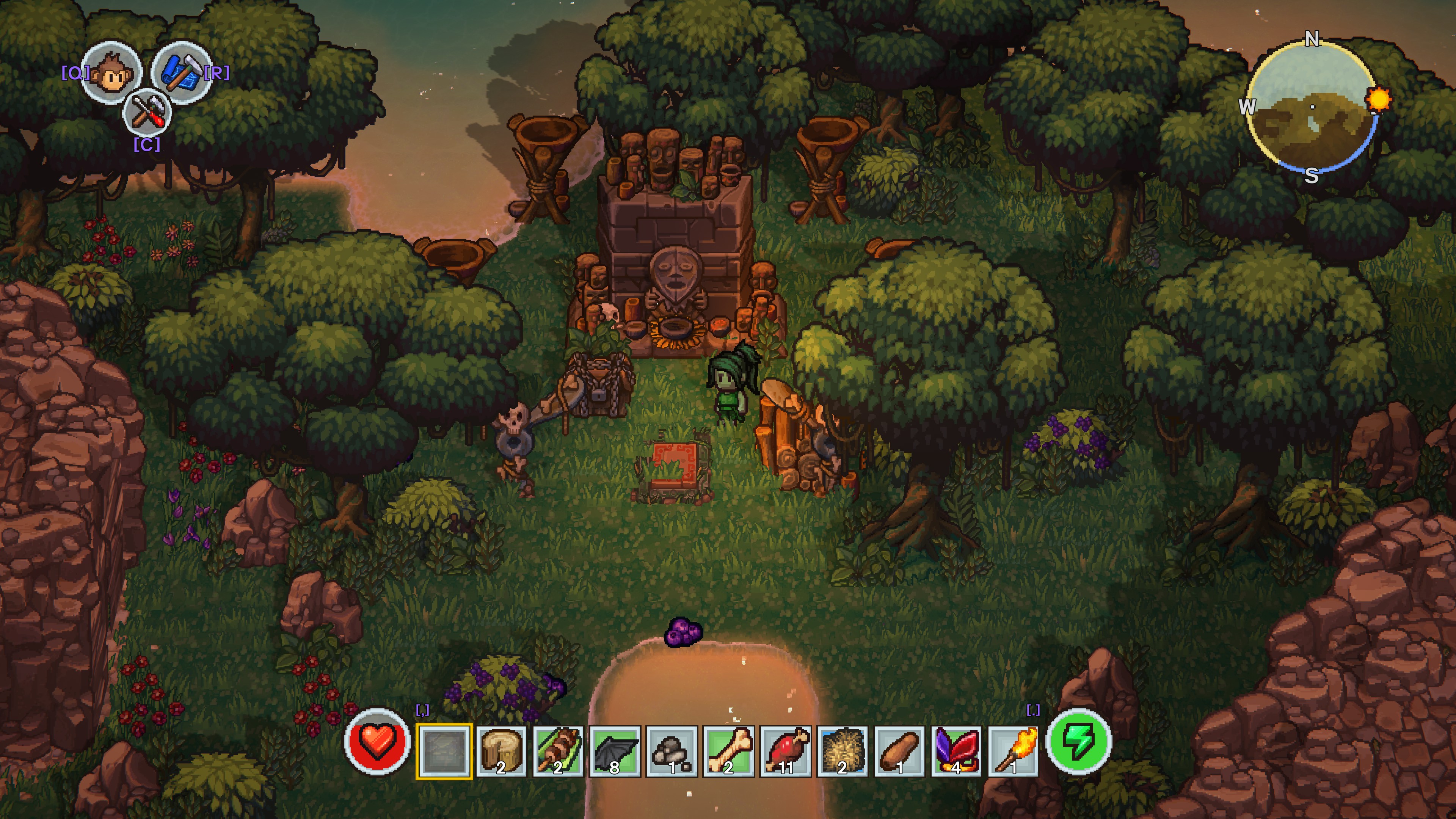The height and width of the screenshot is (819, 1456).
Task: Select the wood log stump slot
Action: (501, 751)
